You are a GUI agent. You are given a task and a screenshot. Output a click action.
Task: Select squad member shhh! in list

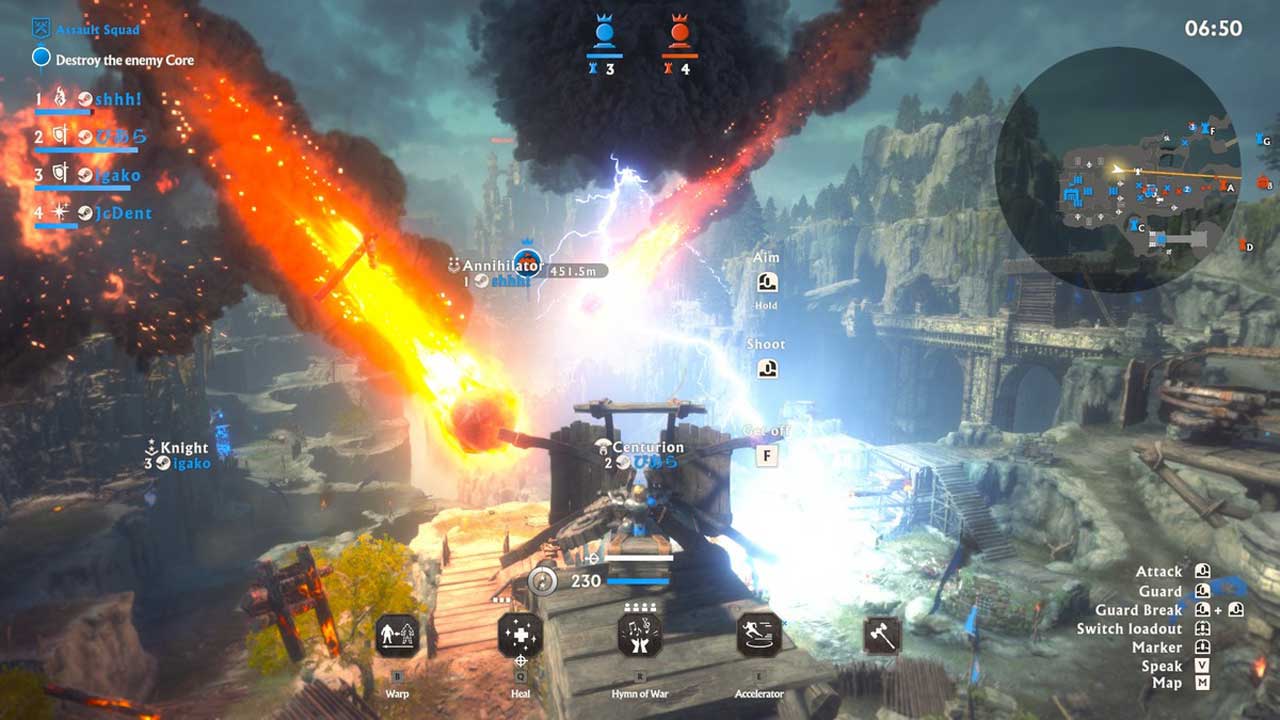(x=116, y=99)
